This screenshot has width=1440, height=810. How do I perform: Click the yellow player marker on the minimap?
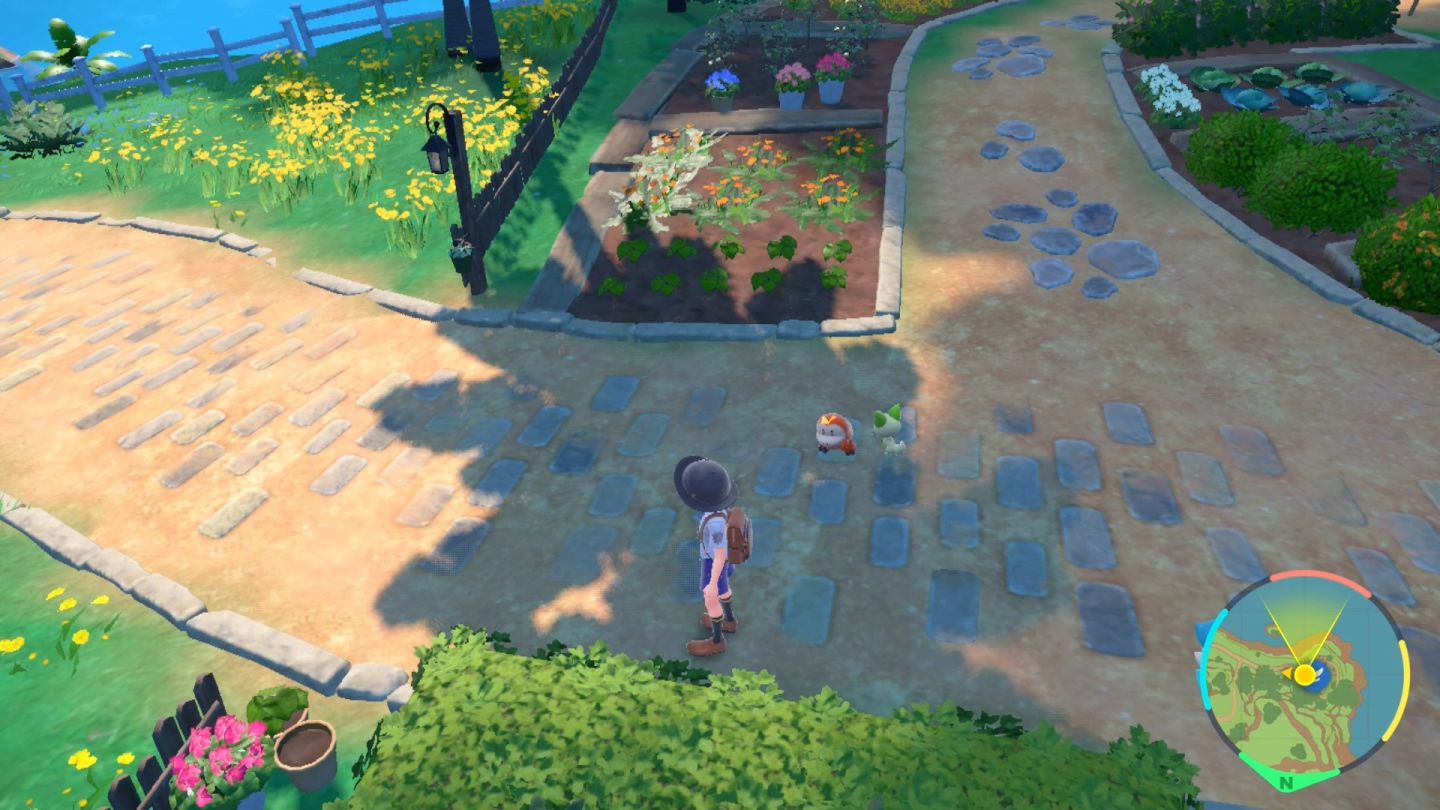(1304, 675)
